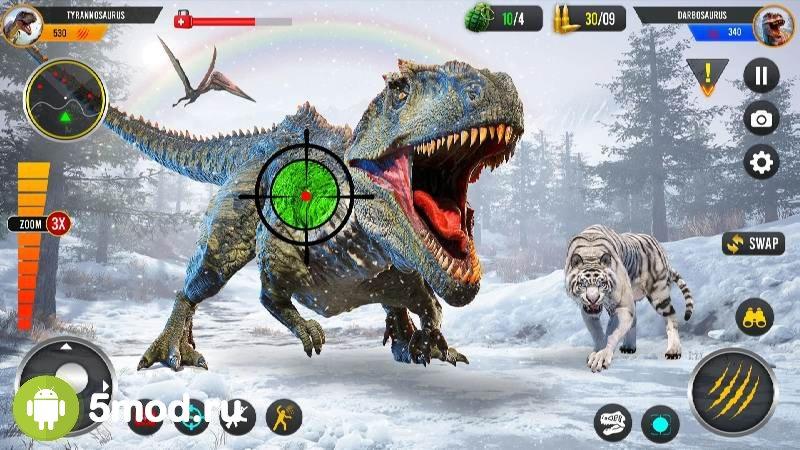Open settings with the gear icon
This screenshot has width=800, height=450.
(761, 162)
